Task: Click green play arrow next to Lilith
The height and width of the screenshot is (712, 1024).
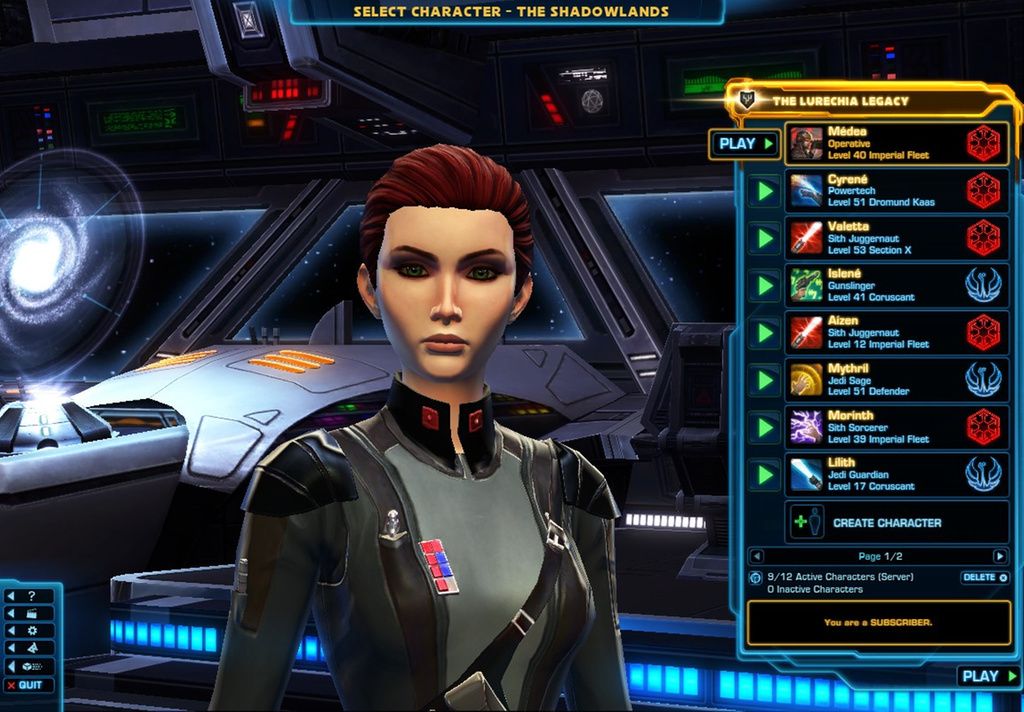Action: (x=763, y=474)
